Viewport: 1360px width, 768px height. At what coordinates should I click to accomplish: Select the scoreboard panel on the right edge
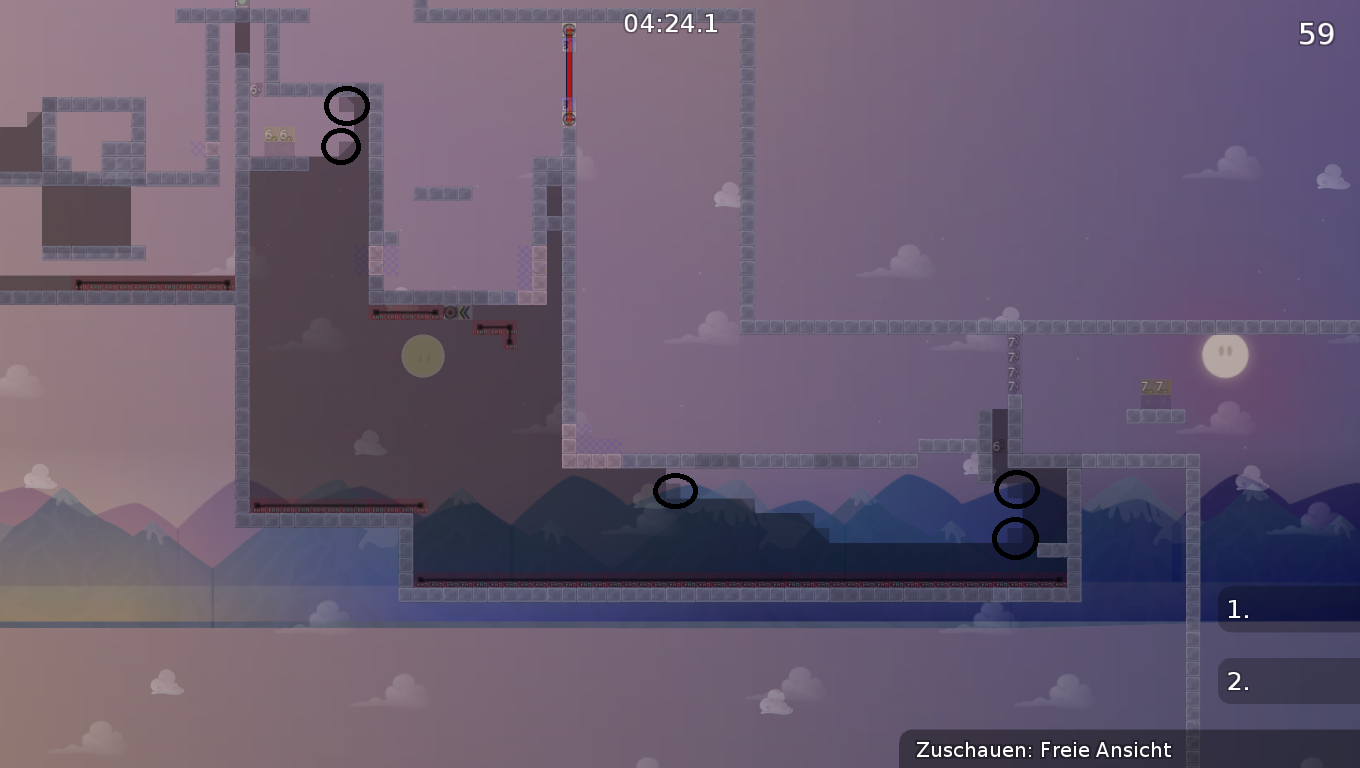1290,645
